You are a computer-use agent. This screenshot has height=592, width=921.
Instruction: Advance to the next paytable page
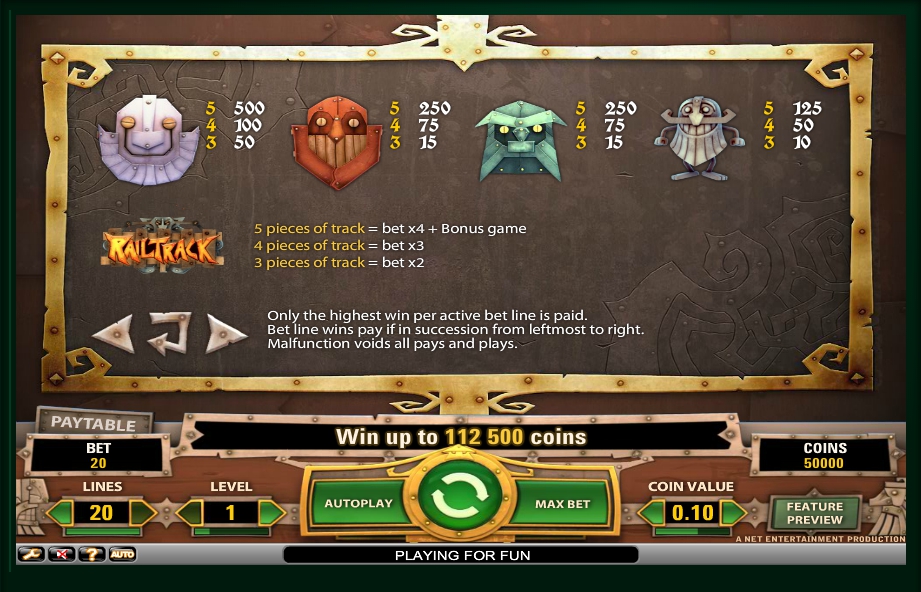(x=226, y=333)
